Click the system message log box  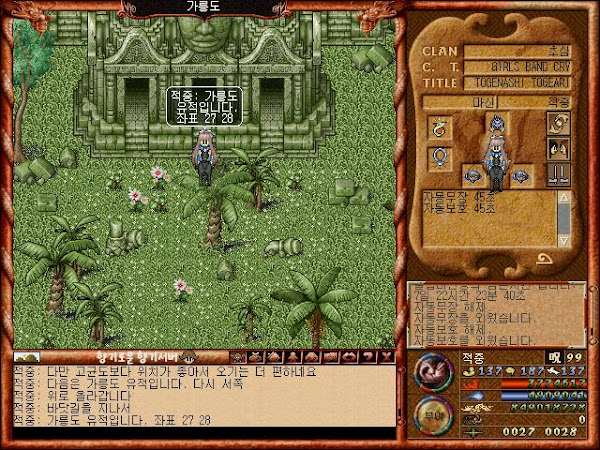pos(498,310)
